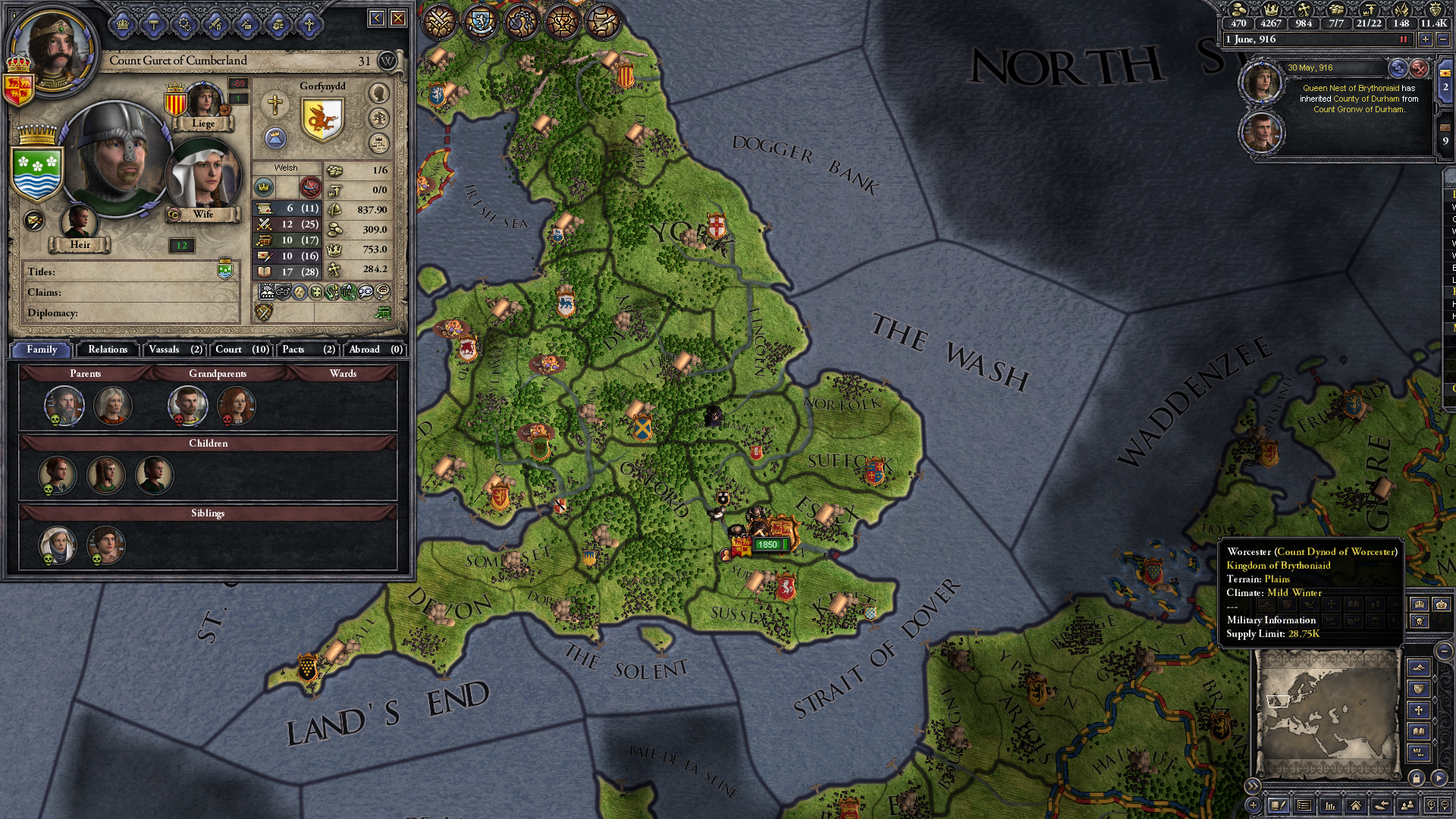Open the laws screen via hammer icon
1456x819 pixels.
(152, 24)
